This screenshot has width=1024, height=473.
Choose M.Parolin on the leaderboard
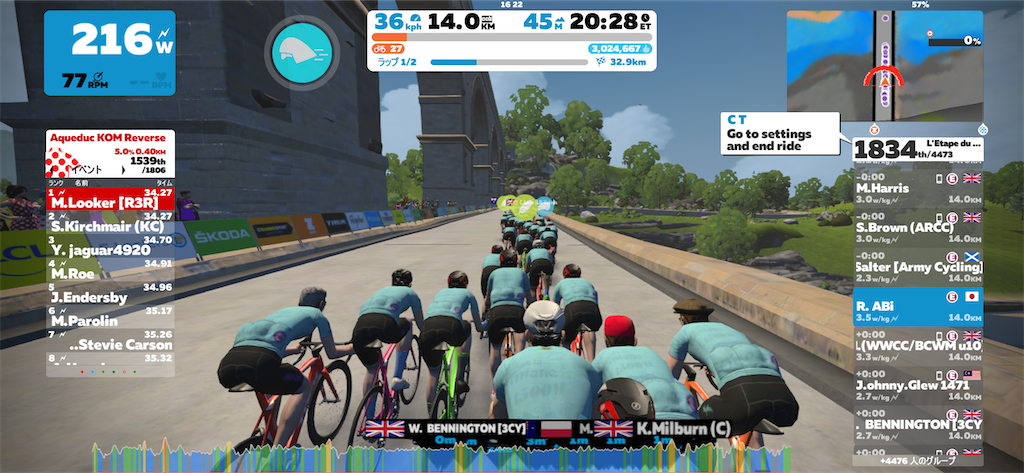(x=110, y=320)
